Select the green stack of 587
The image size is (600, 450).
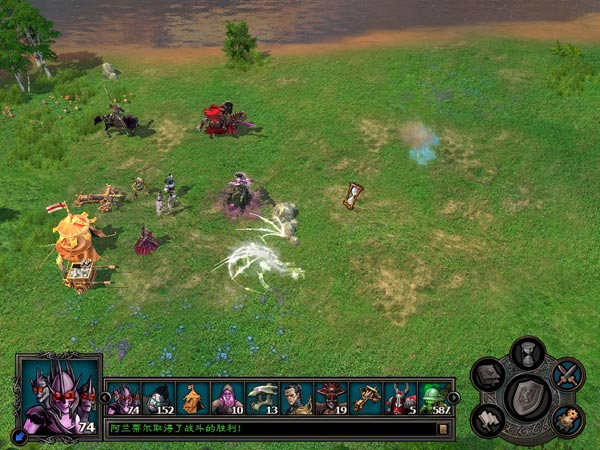(434, 399)
